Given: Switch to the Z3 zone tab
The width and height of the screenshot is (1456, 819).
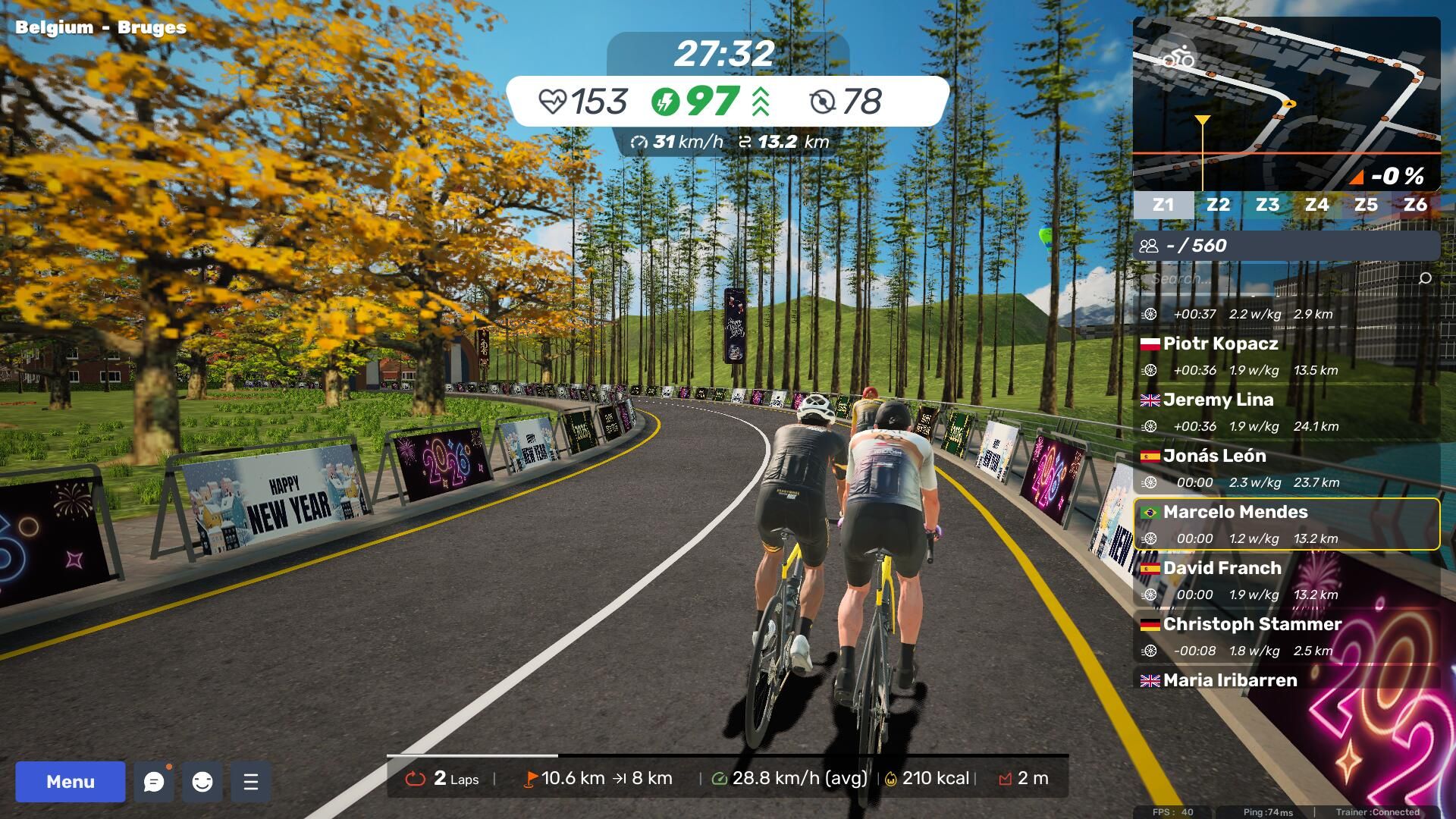Looking at the screenshot, I should [x=1267, y=205].
